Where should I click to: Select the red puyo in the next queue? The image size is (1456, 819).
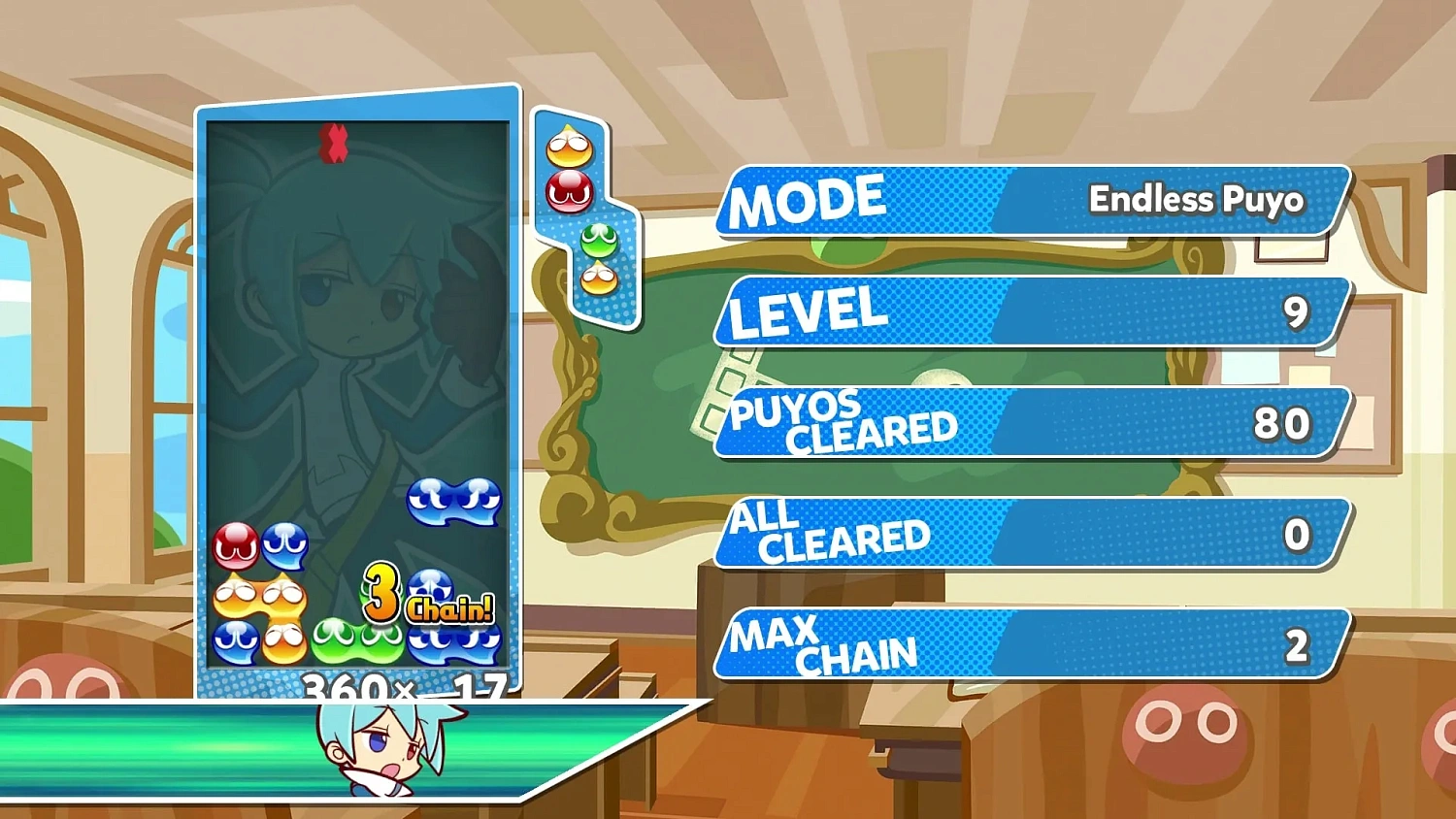(x=568, y=189)
